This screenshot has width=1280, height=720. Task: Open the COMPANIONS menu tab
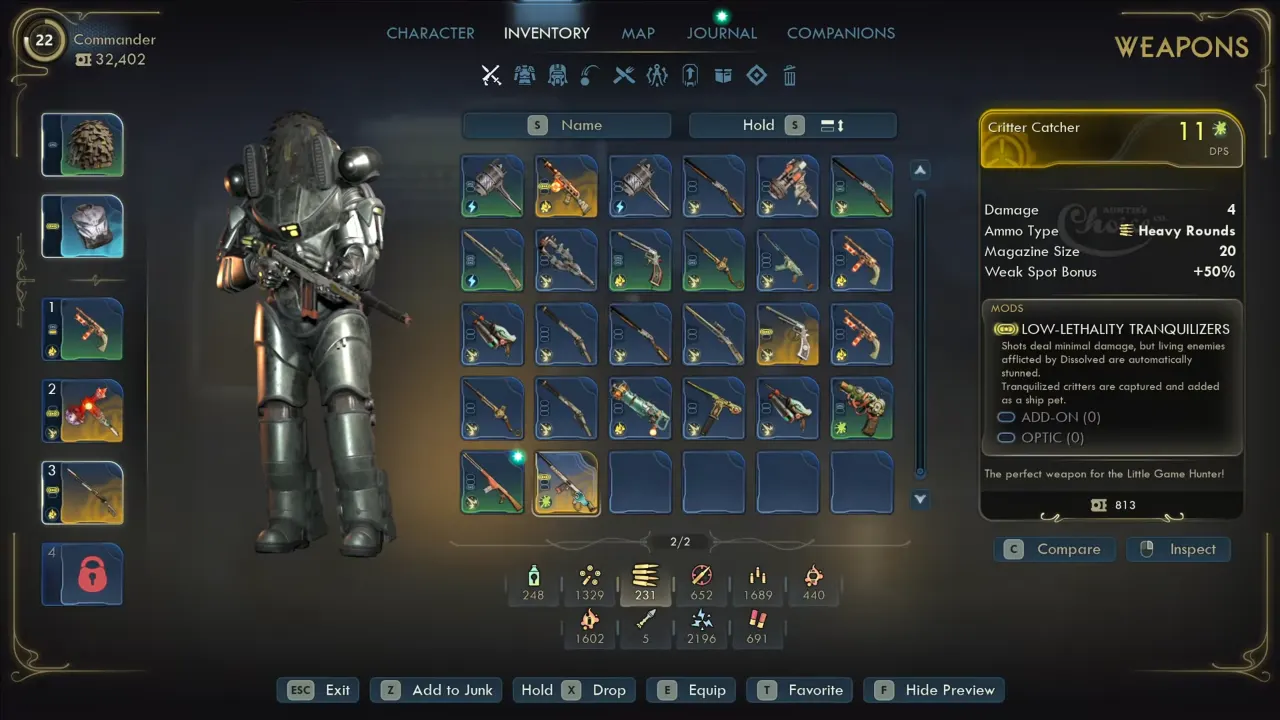point(841,33)
